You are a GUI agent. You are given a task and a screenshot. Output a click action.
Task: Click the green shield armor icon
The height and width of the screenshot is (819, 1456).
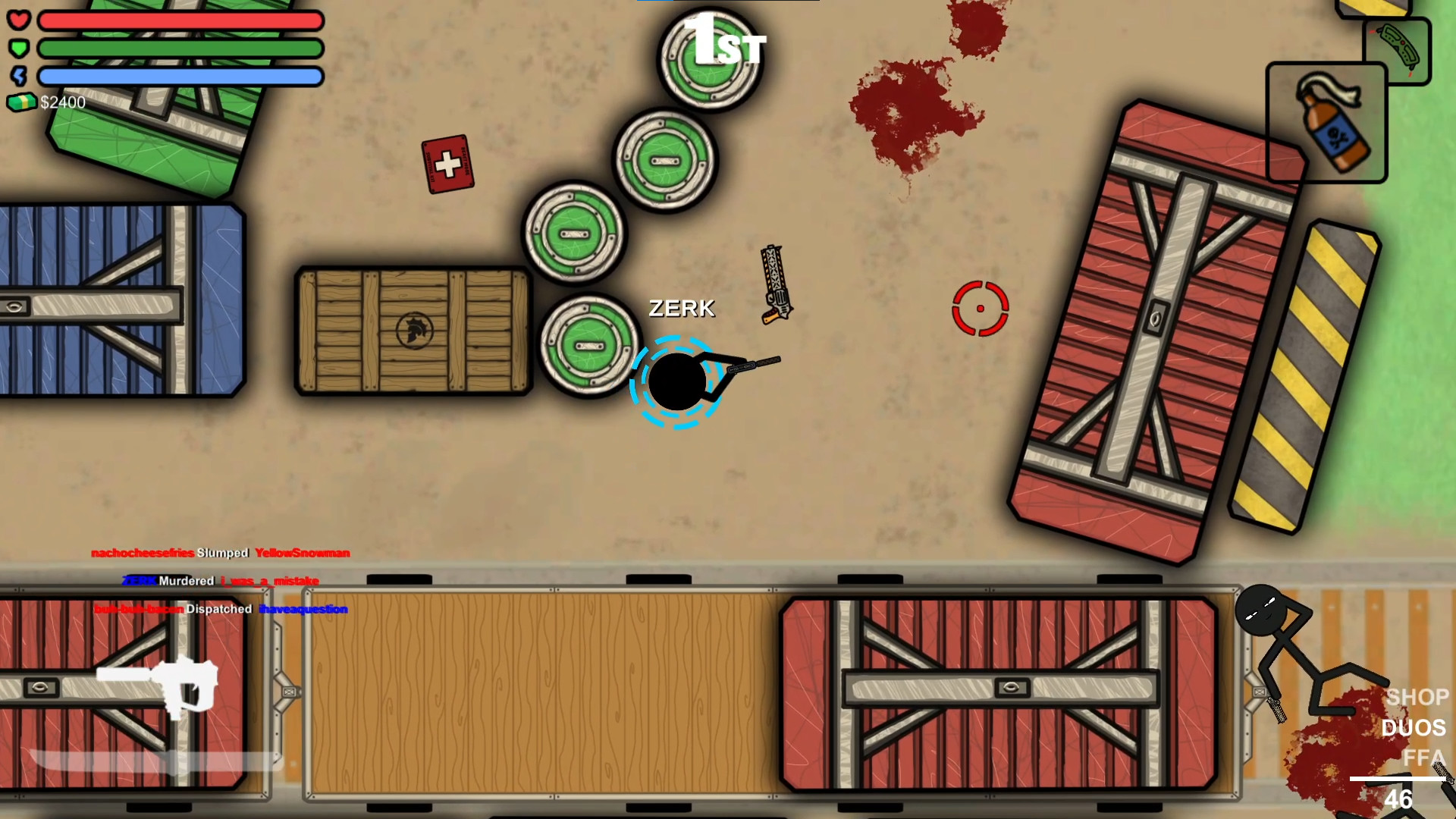tap(20, 48)
